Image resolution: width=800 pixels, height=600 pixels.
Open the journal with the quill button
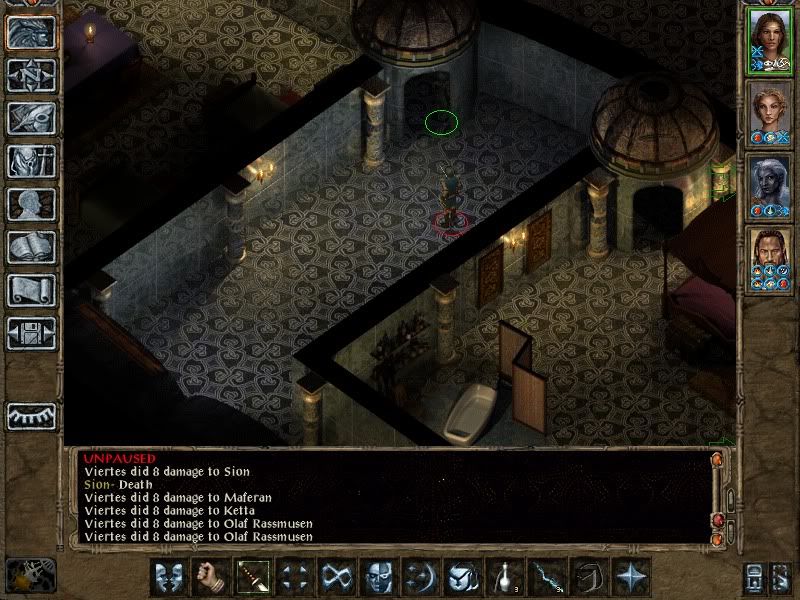click(31, 118)
